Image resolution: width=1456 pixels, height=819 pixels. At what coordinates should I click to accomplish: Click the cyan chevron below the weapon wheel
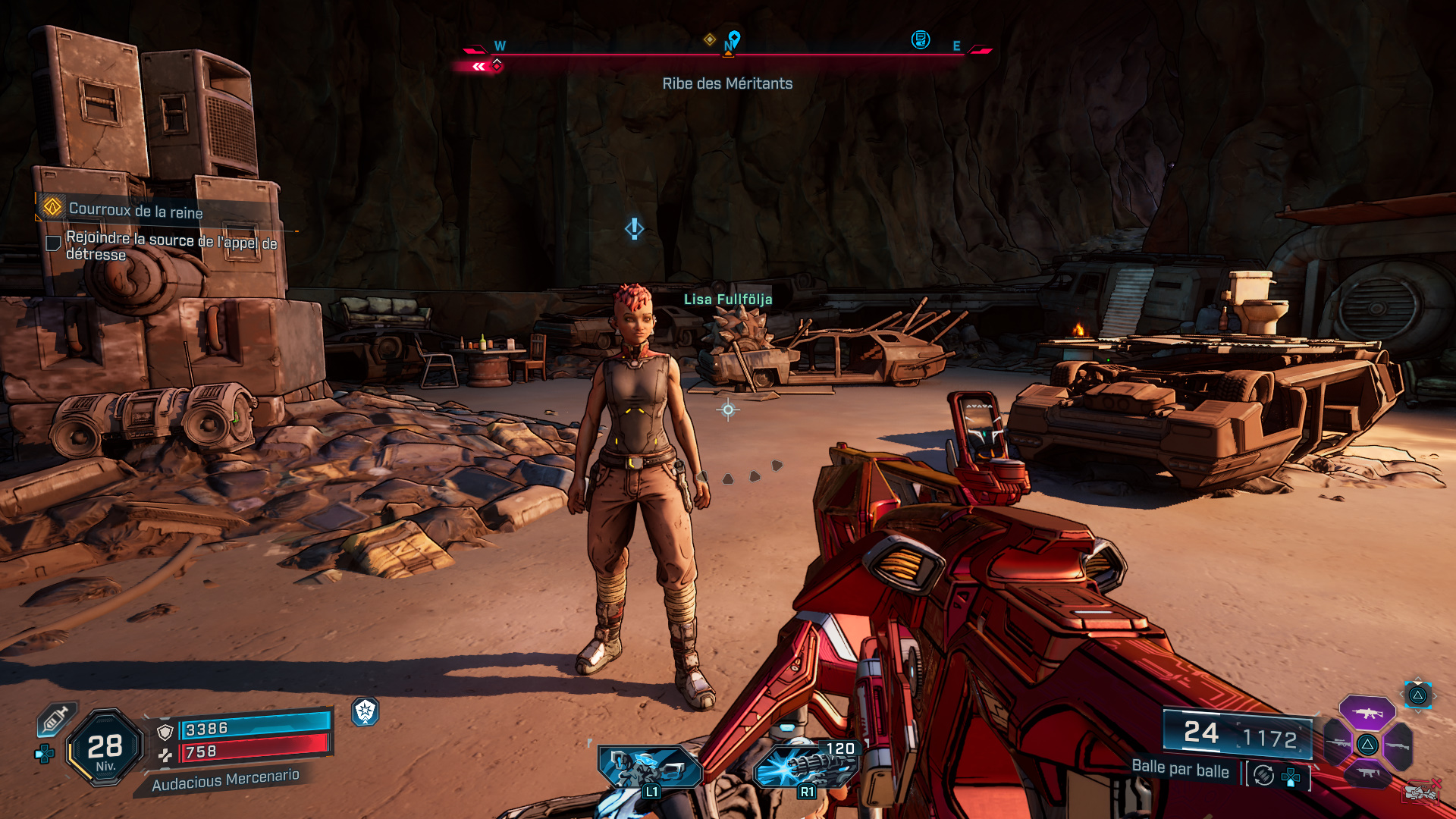[x=1418, y=713]
